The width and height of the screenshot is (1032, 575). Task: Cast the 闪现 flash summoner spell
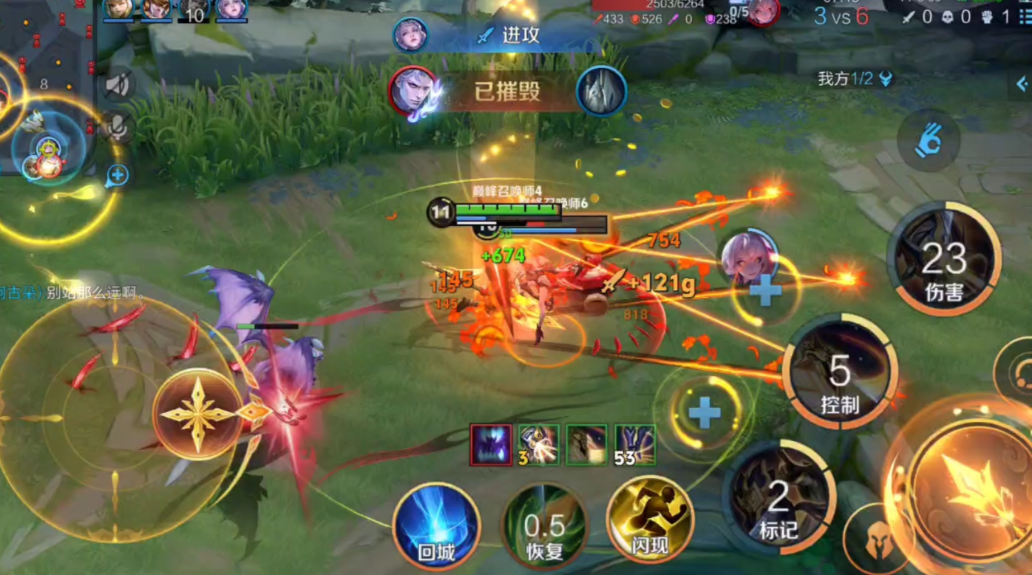pyautogui.click(x=650, y=520)
